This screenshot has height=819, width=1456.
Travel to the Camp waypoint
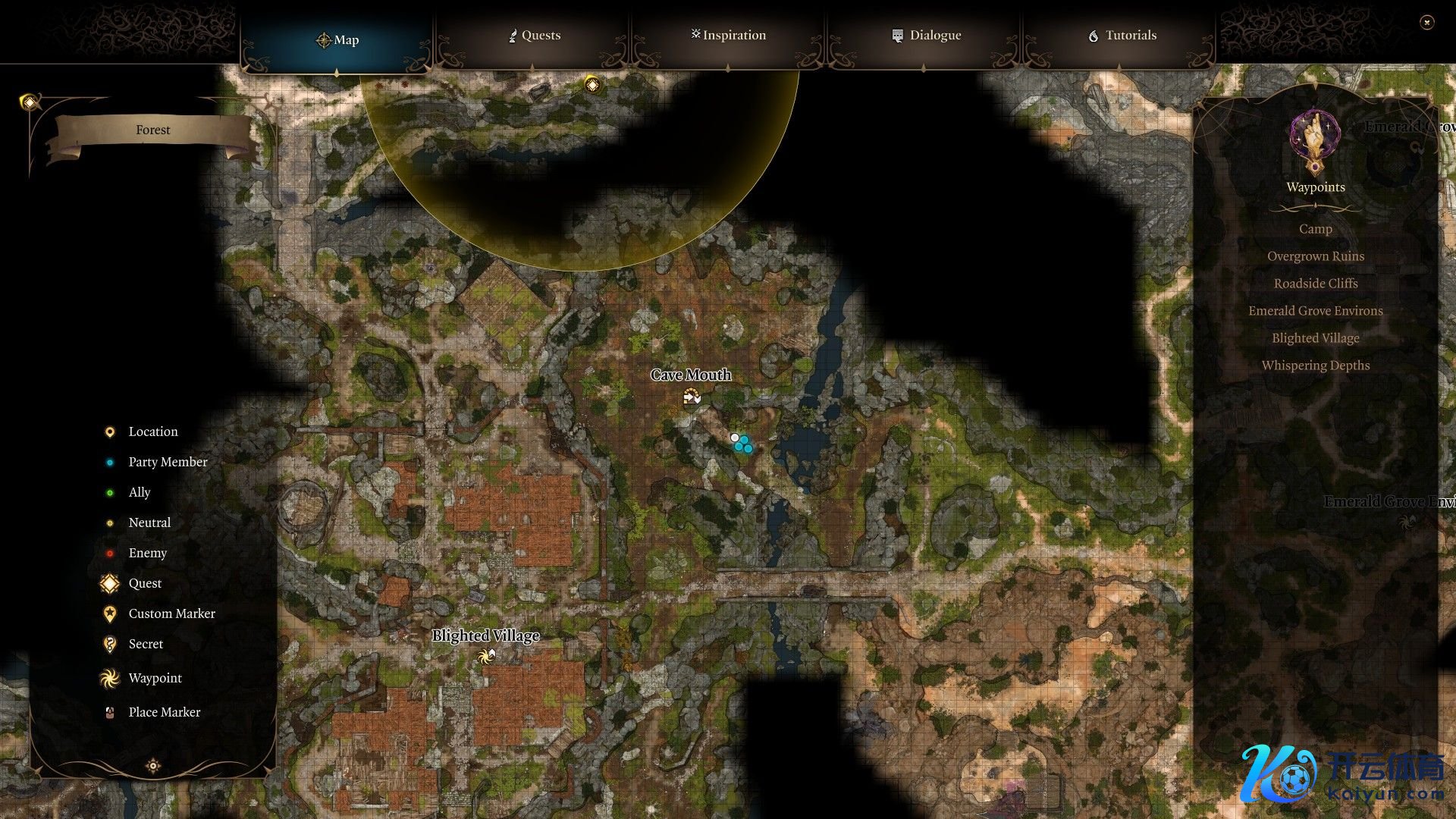point(1315,229)
